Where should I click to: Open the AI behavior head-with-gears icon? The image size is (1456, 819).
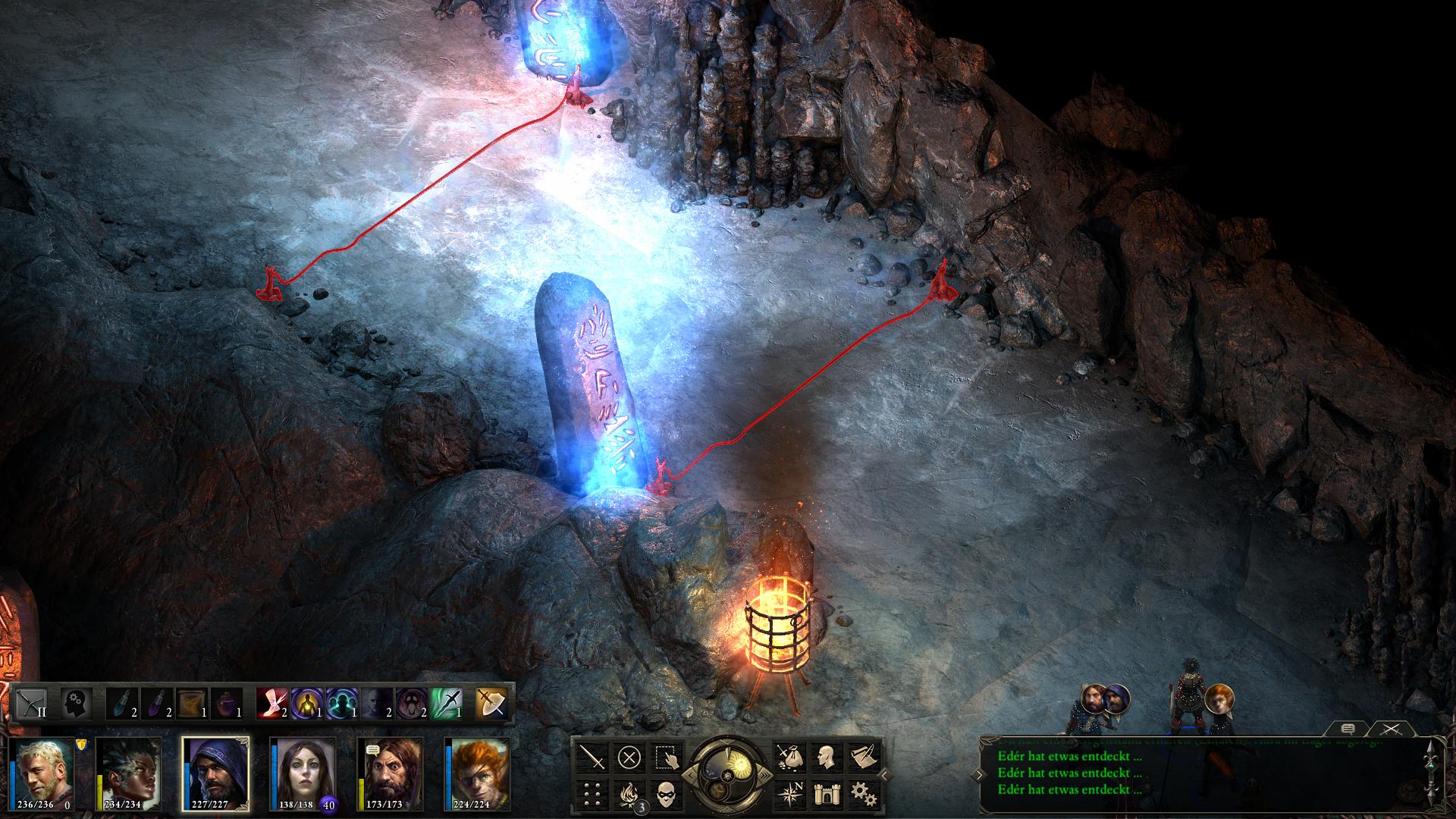tap(75, 704)
